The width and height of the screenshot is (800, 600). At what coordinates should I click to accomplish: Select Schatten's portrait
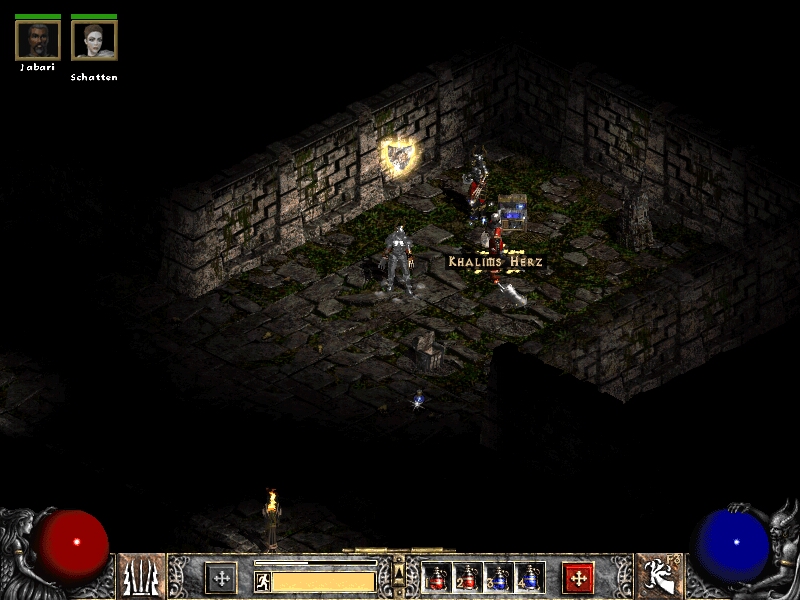click(94, 40)
